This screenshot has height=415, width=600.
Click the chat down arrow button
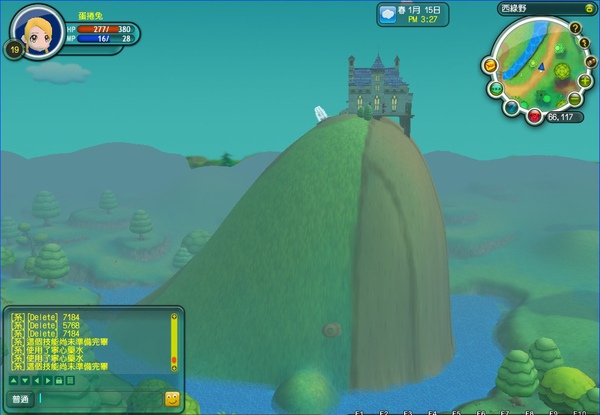point(23,380)
